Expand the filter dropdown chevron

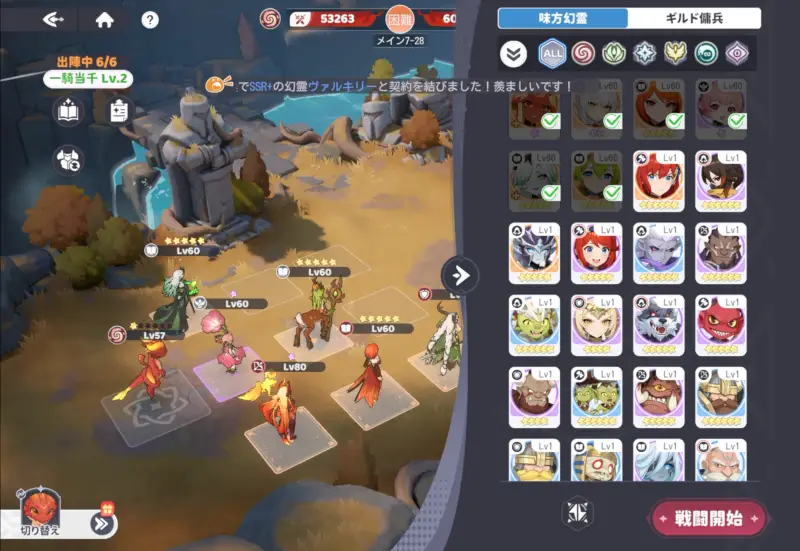(514, 53)
